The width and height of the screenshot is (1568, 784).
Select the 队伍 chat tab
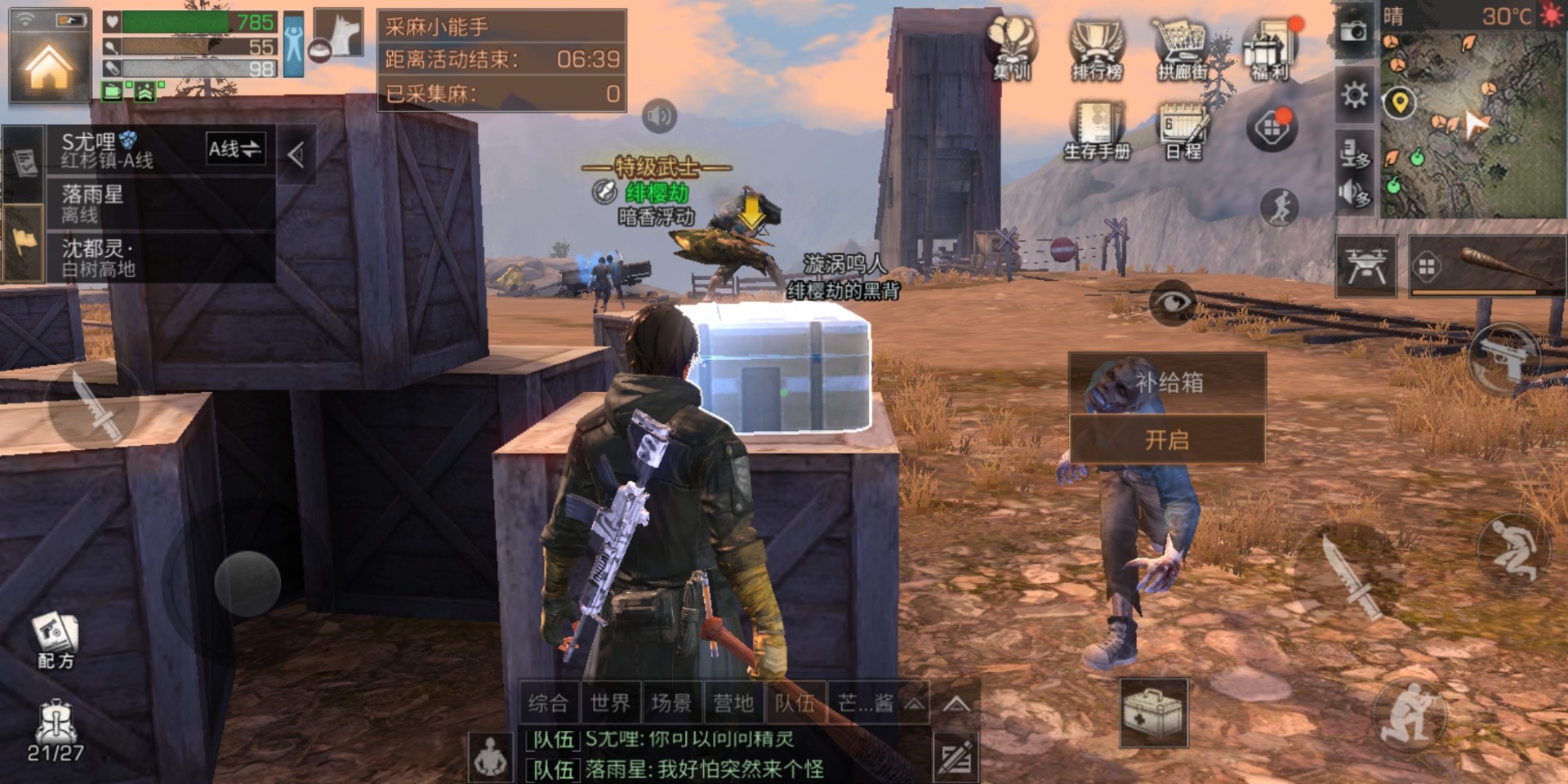[x=795, y=703]
